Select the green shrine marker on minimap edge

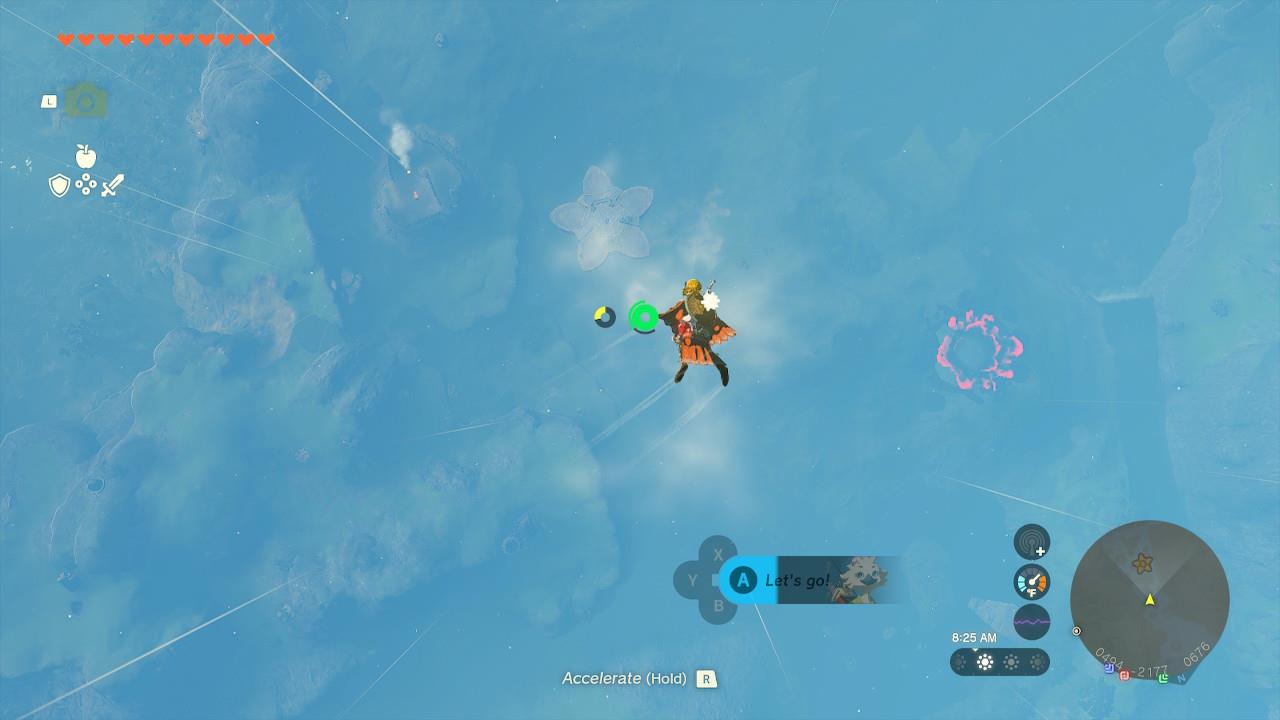(x=1163, y=678)
